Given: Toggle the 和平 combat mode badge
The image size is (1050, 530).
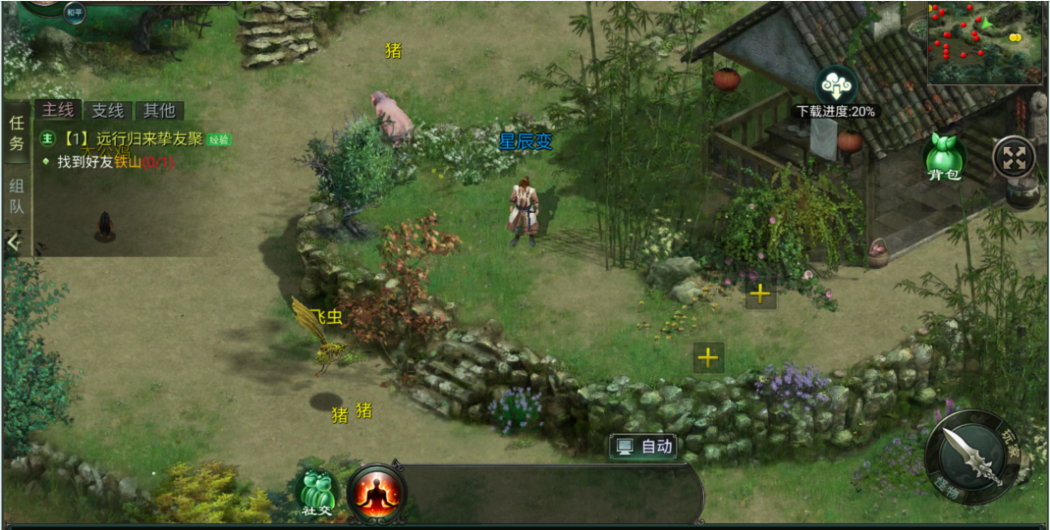Looking at the screenshot, I should click(x=74, y=12).
